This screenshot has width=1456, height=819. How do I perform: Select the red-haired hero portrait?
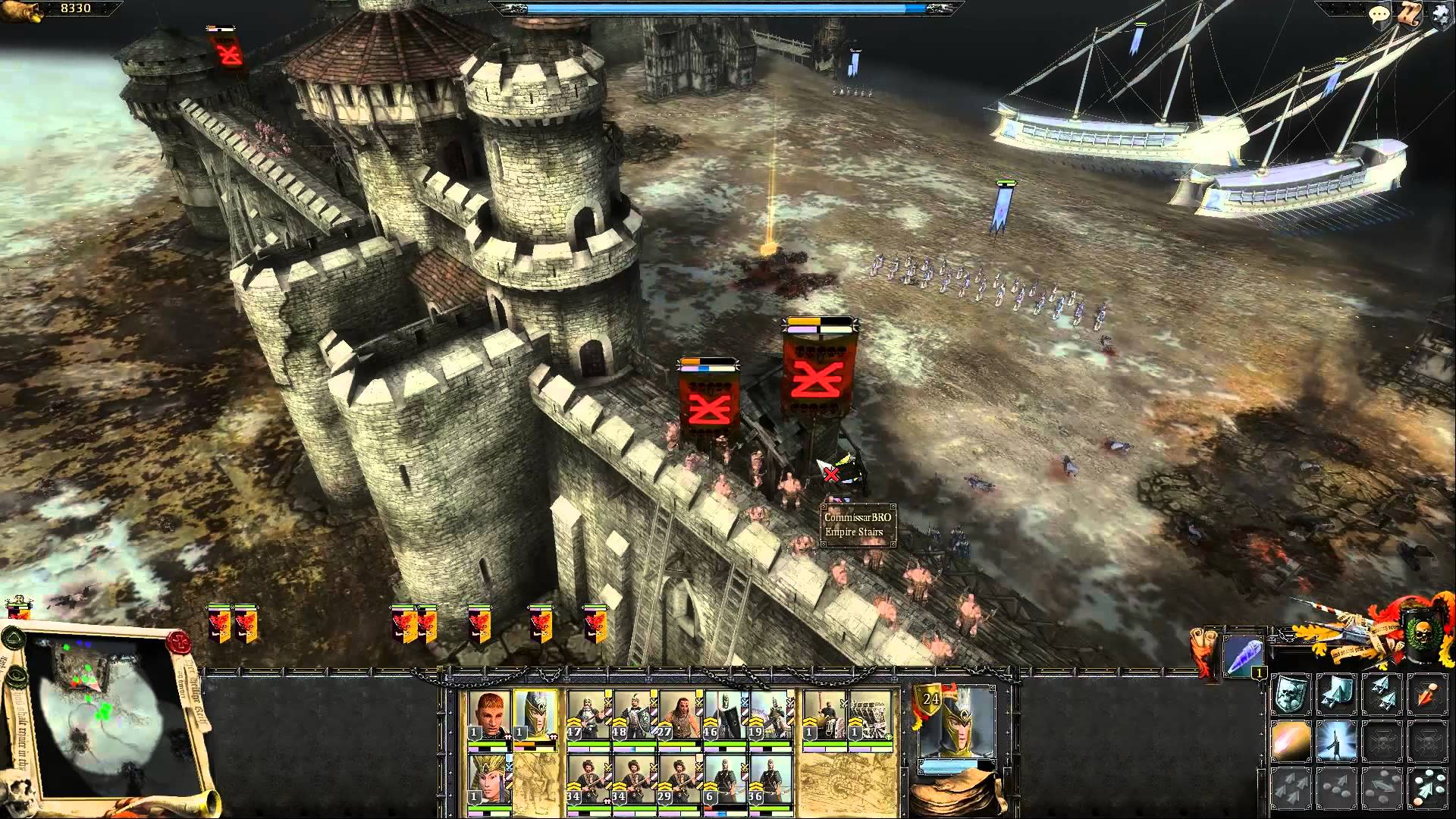488,717
